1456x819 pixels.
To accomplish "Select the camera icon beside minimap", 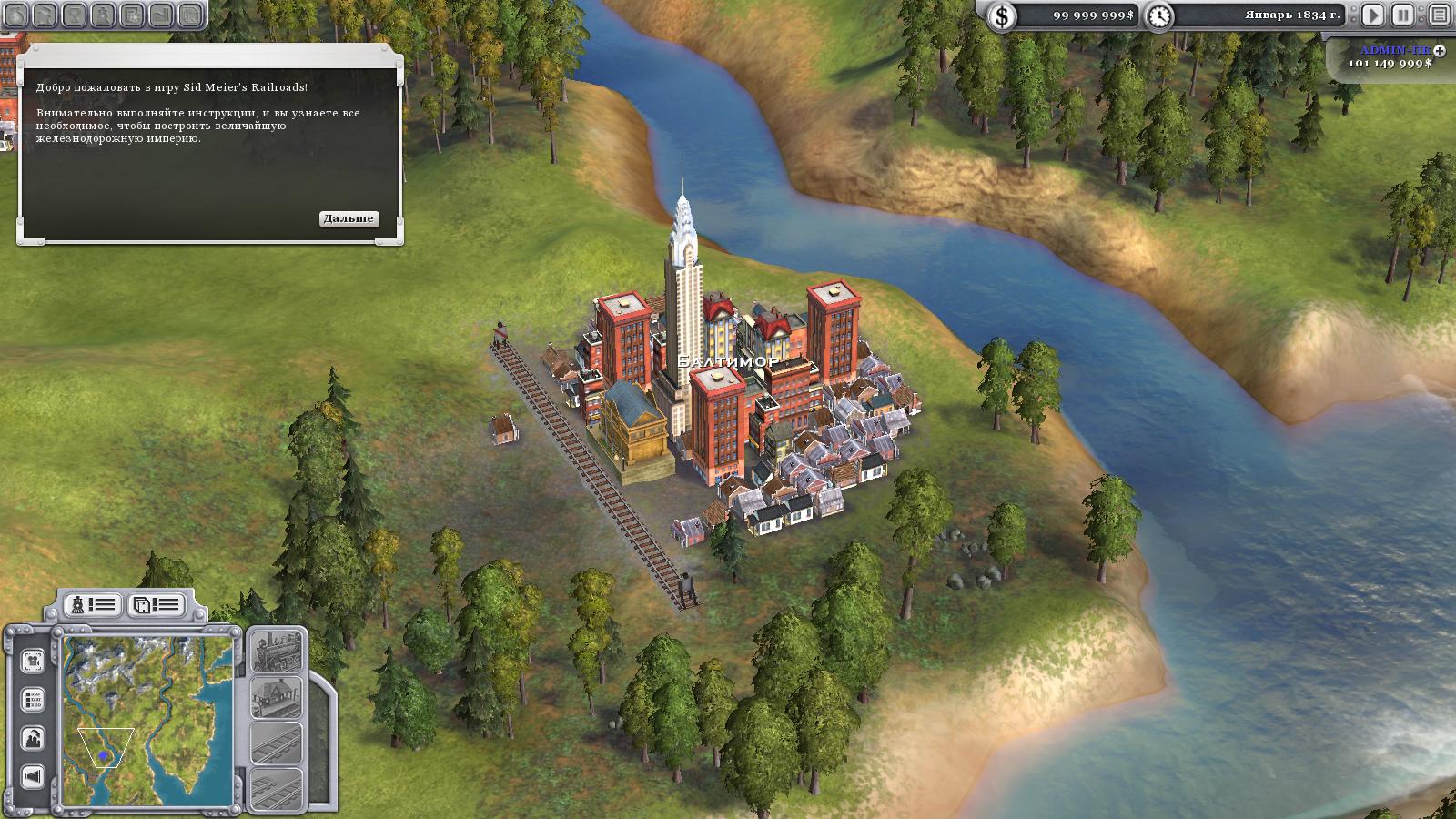I will pos(33,661).
